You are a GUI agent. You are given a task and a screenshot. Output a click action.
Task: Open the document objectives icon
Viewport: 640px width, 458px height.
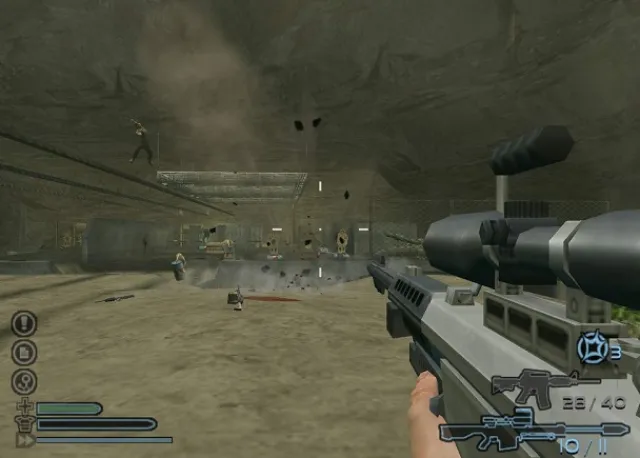tap(25, 352)
